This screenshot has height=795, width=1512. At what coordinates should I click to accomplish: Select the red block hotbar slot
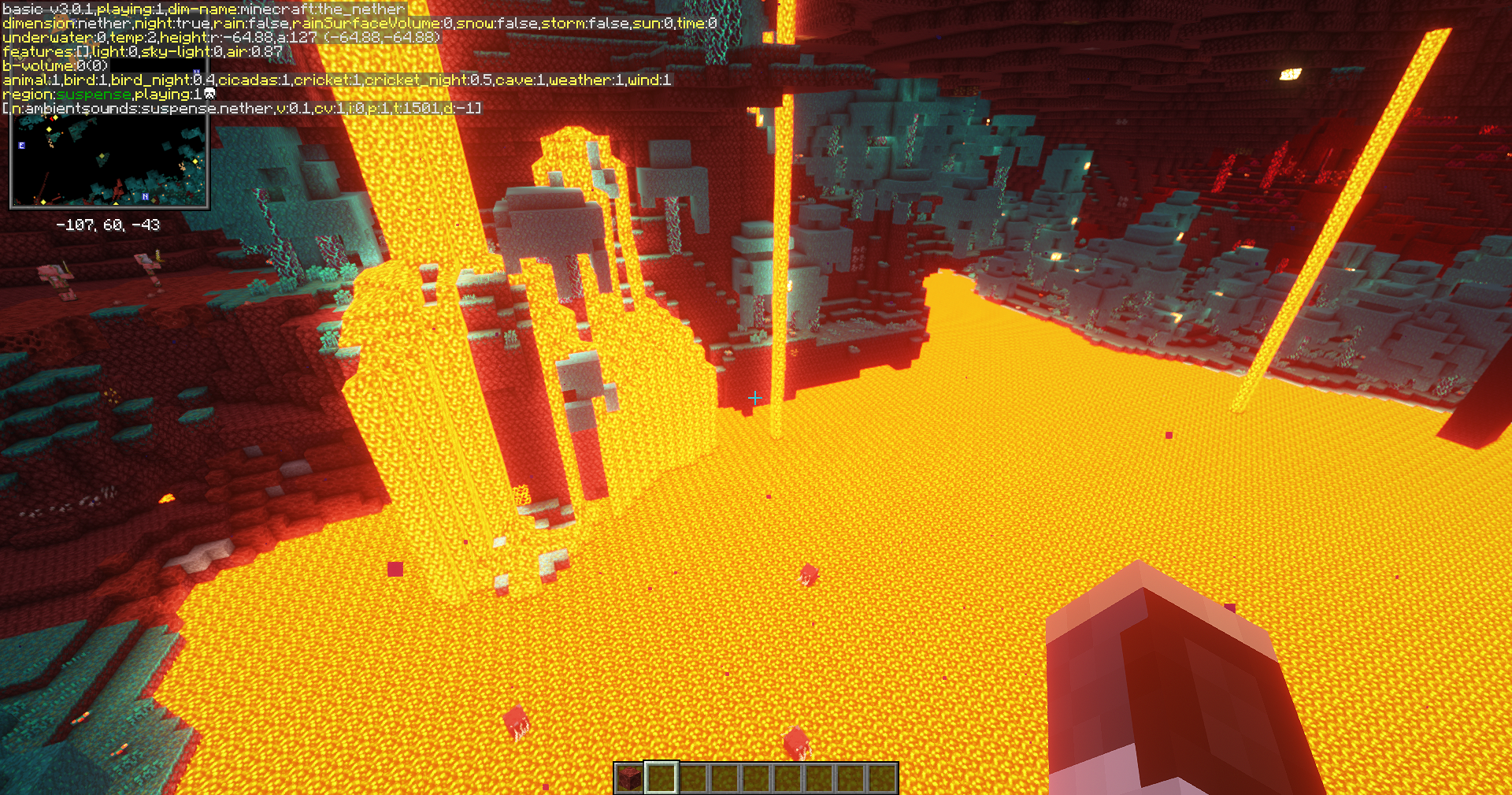point(629,778)
